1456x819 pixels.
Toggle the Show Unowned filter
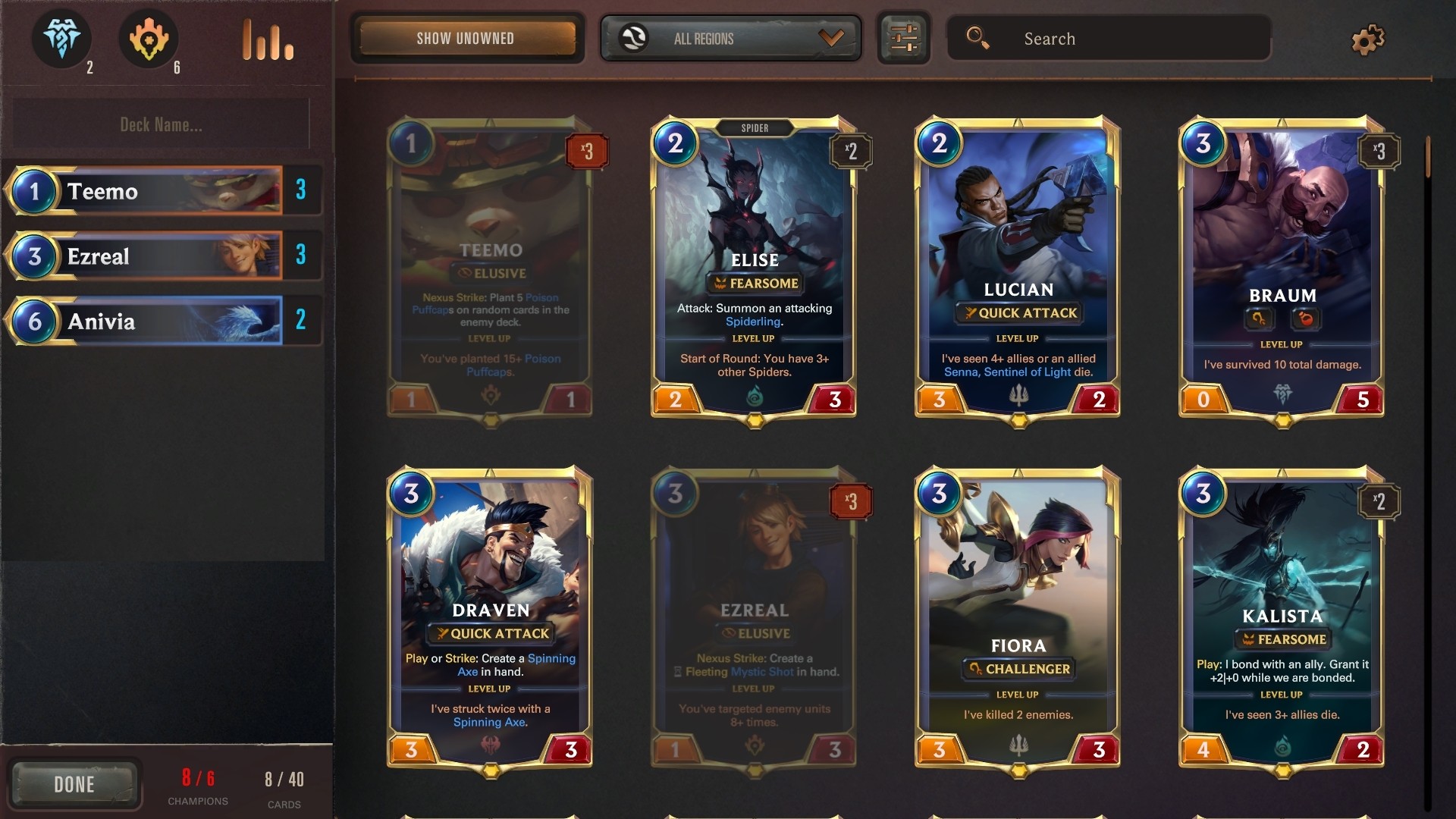pos(466,38)
